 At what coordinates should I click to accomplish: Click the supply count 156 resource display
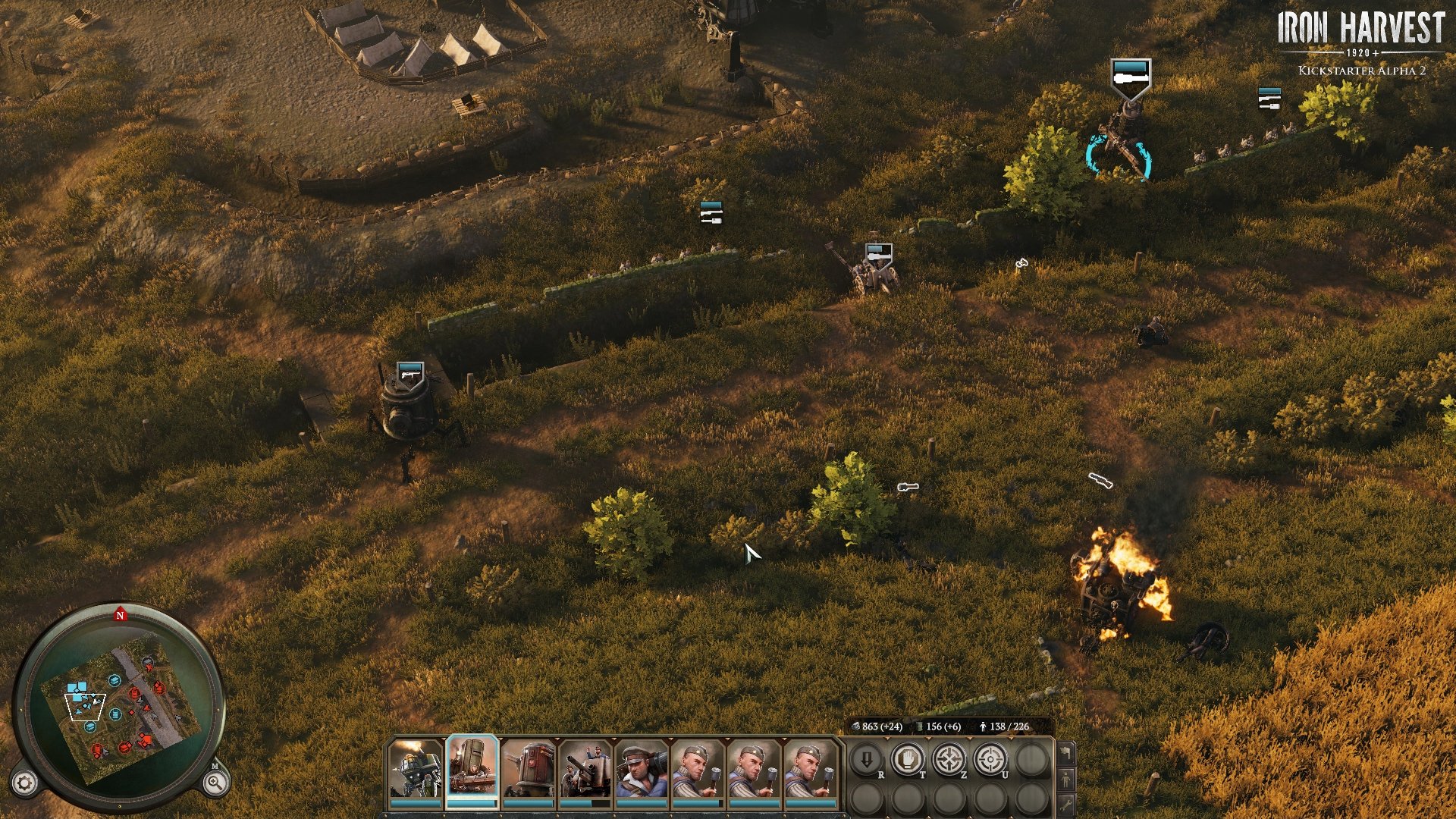pyautogui.click(x=938, y=726)
